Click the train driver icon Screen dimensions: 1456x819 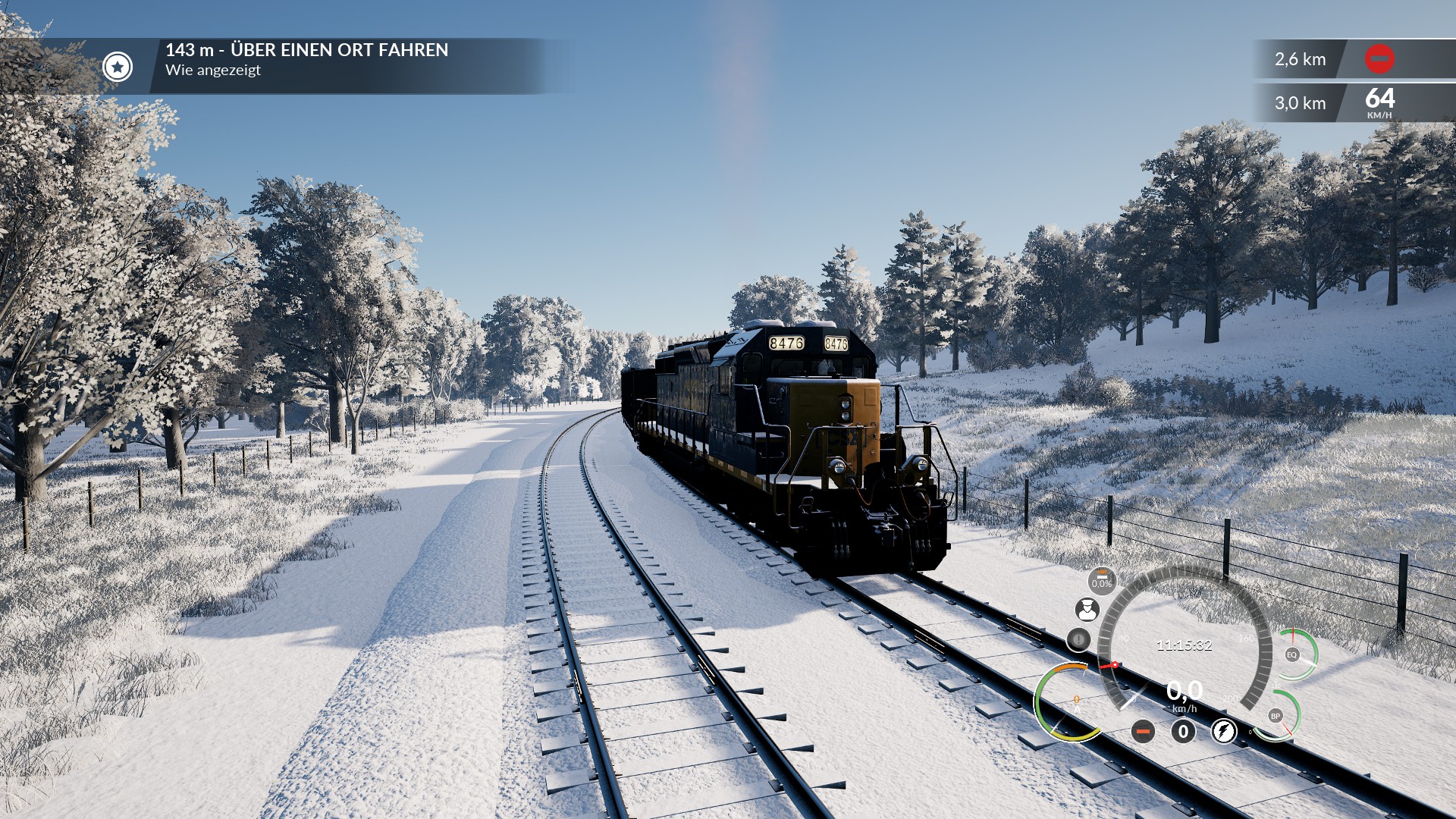tap(1087, 609)
